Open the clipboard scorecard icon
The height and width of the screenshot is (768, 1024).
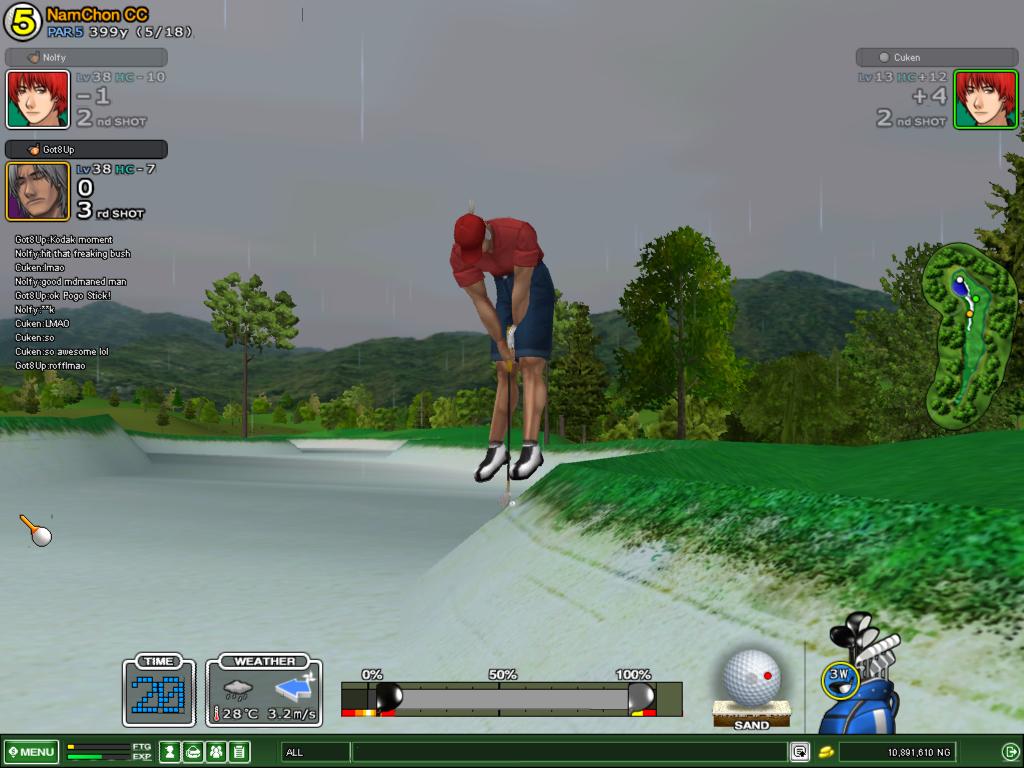239,751
